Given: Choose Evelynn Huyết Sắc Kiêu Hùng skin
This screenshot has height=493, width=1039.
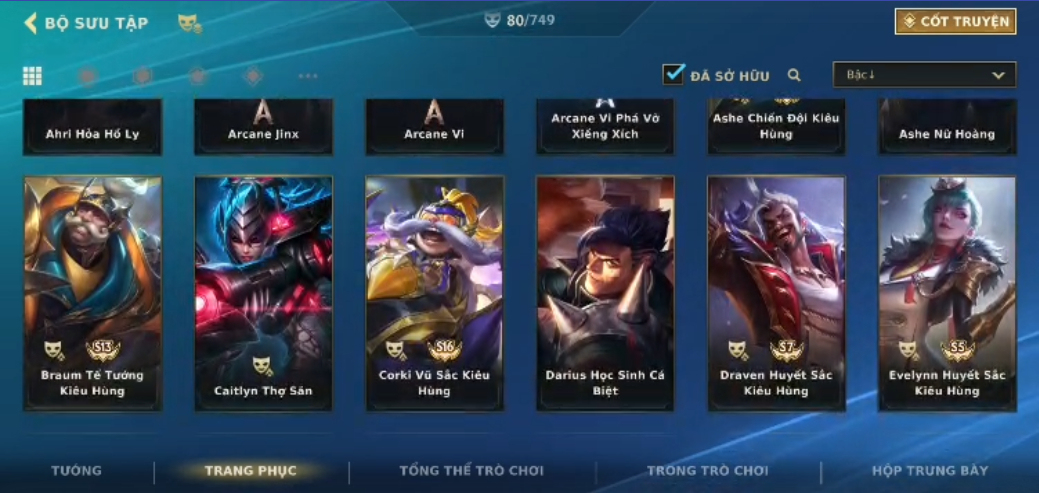Looking at the screenshot, I should pos(947,293).
